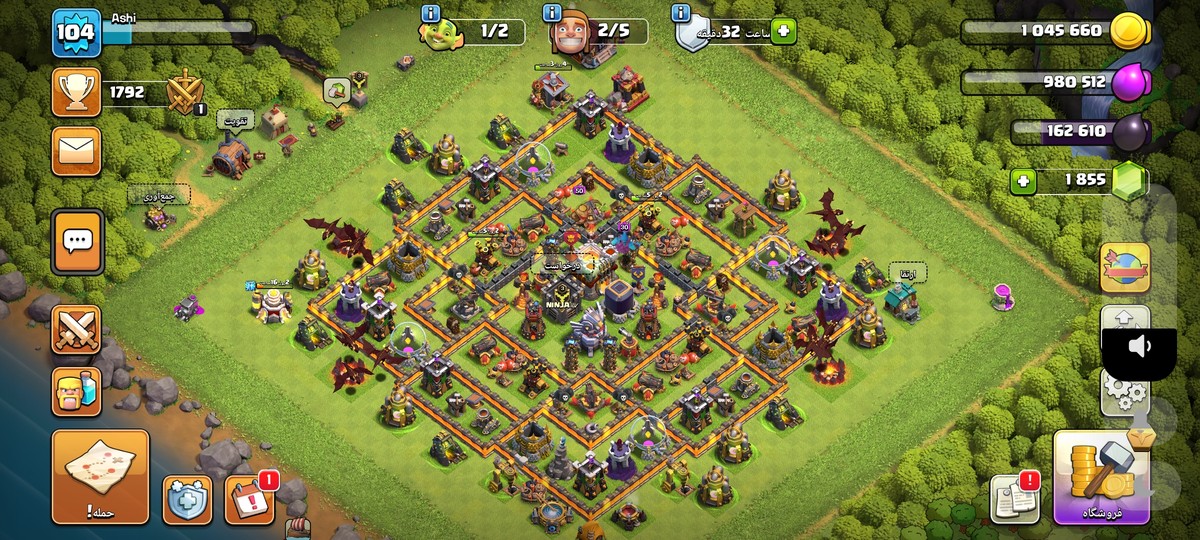
Task: Open the crossed swords clan war button
Action: [76, 329]
